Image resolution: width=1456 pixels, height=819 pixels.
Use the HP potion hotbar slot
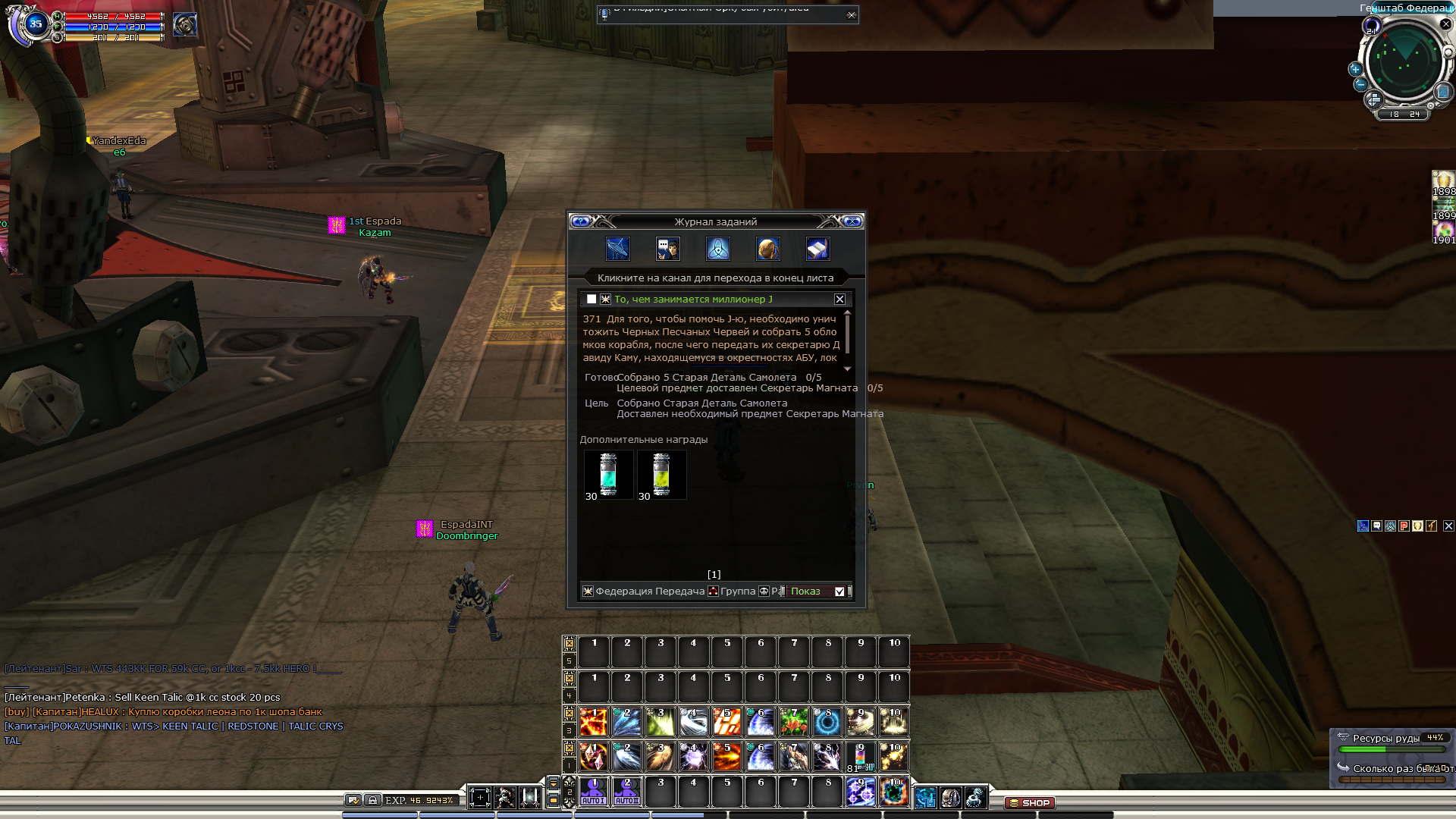(x=860, y=757)
